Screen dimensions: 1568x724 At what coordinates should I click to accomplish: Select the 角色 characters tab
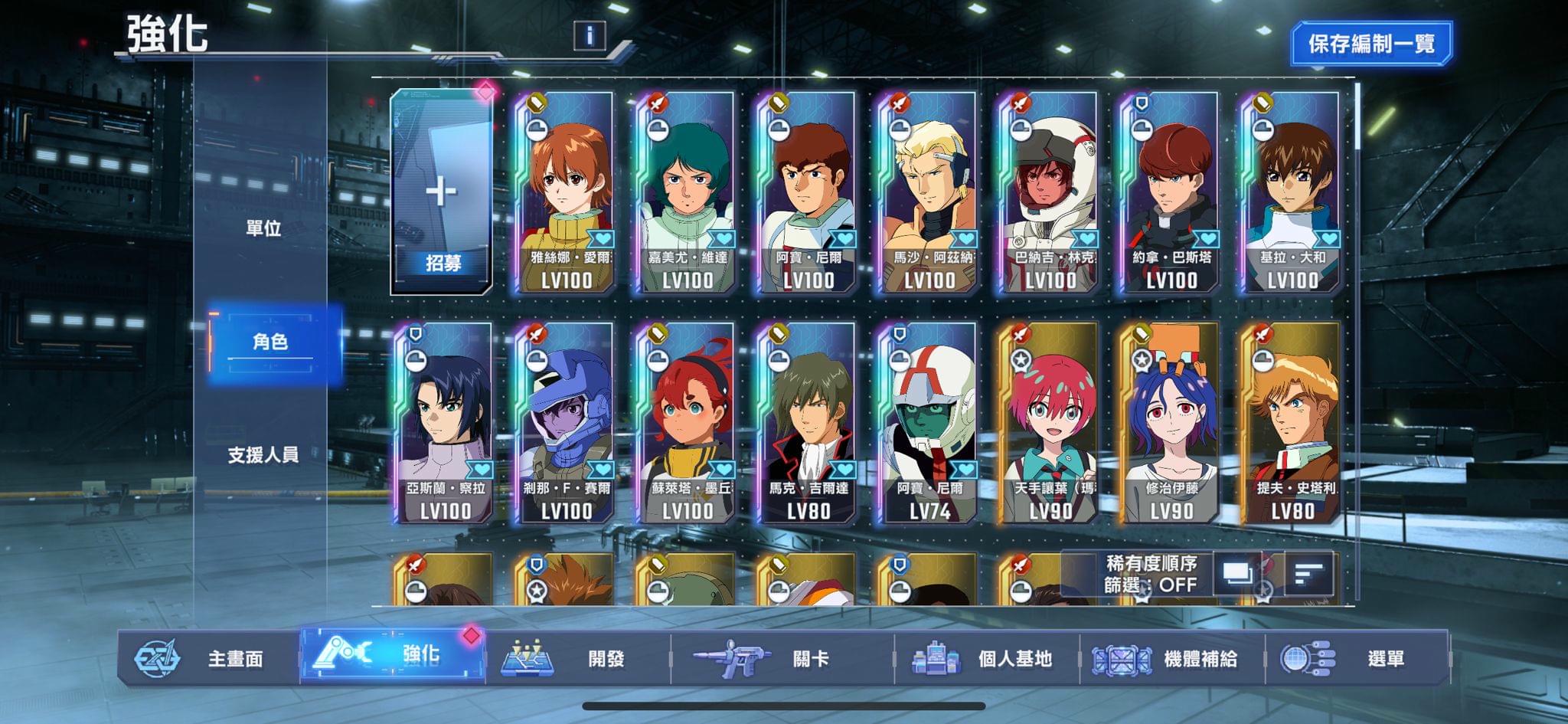pos(270,342)
